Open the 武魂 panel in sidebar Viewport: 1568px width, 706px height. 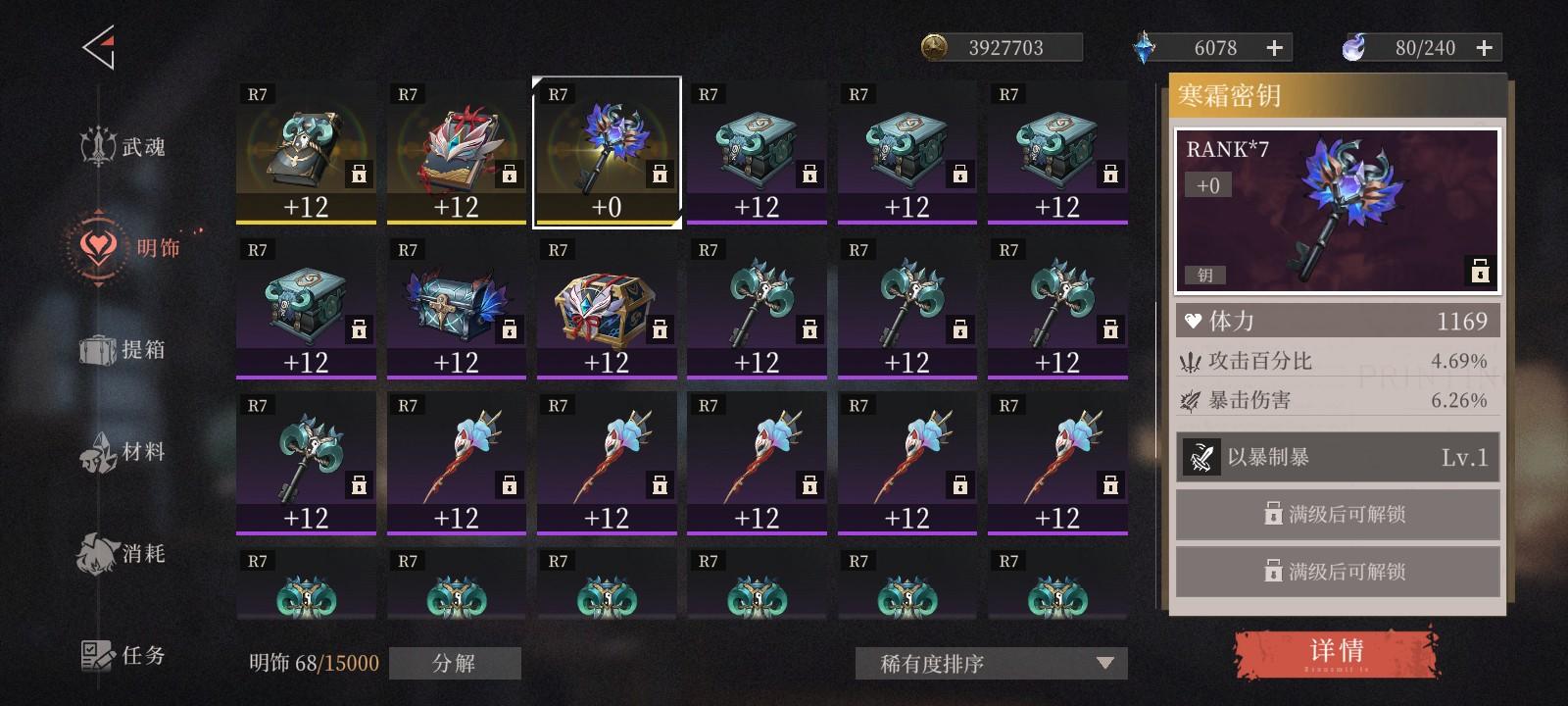tap(121, 145)
